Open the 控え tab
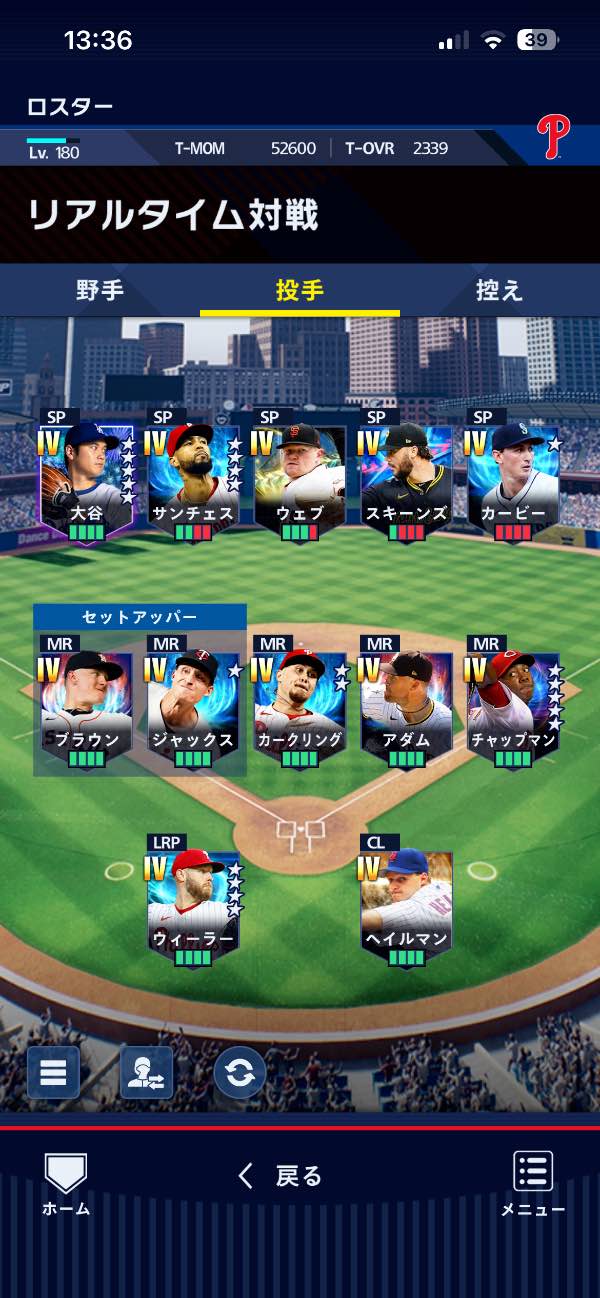 click(x=500, y=291)
